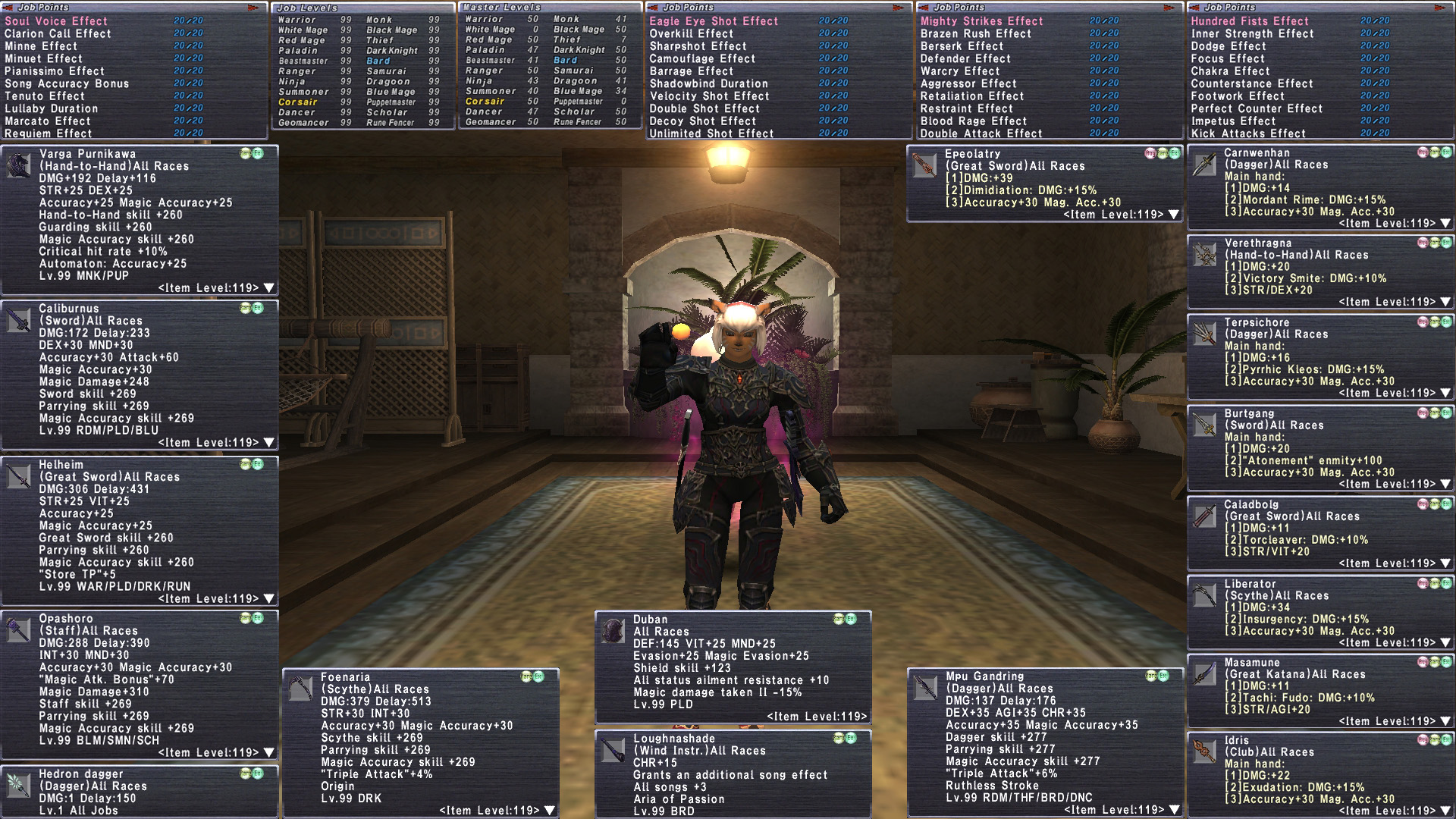This screenshot has height=819, width=1456.
Task: Click the Caliburnus sword icon
Action: (19, 320)
